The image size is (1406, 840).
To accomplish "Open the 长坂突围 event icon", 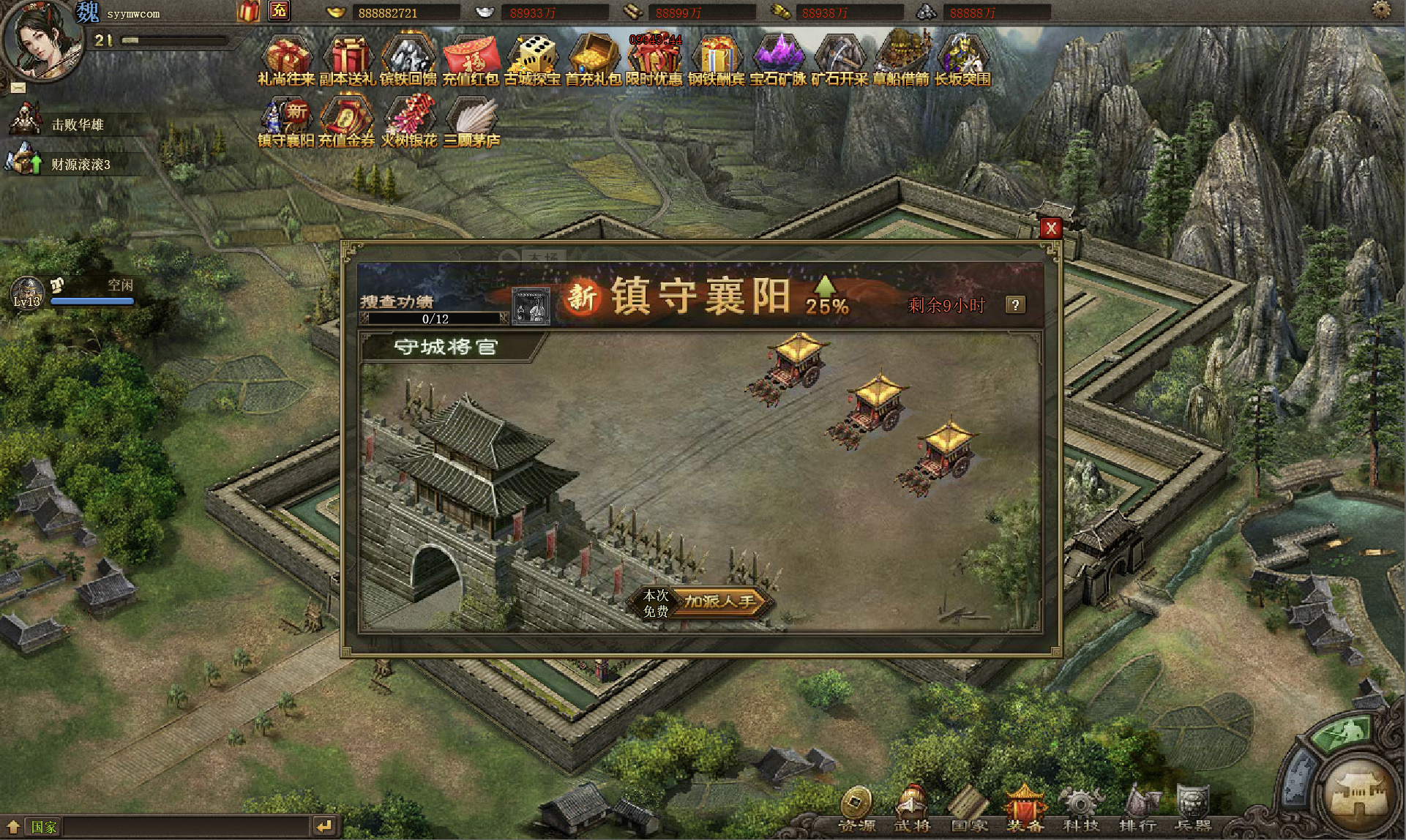I will [x=962, y=58].
